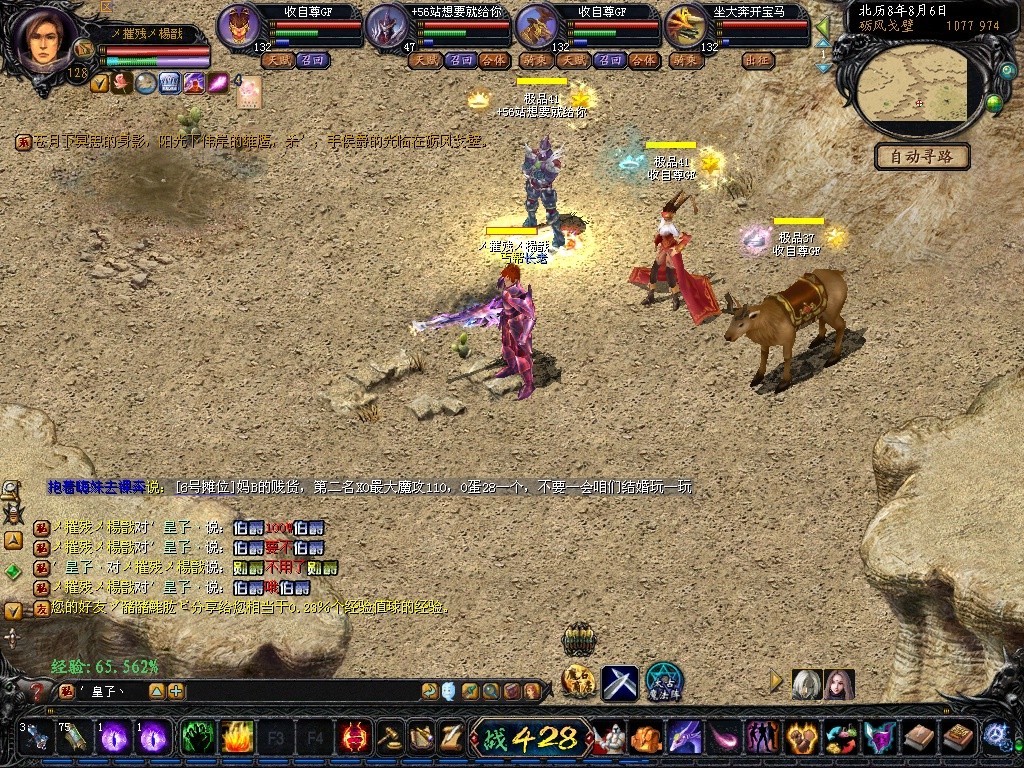
Task: Open the 魔法阵 magic circle icon
Action: pos(663,682)
